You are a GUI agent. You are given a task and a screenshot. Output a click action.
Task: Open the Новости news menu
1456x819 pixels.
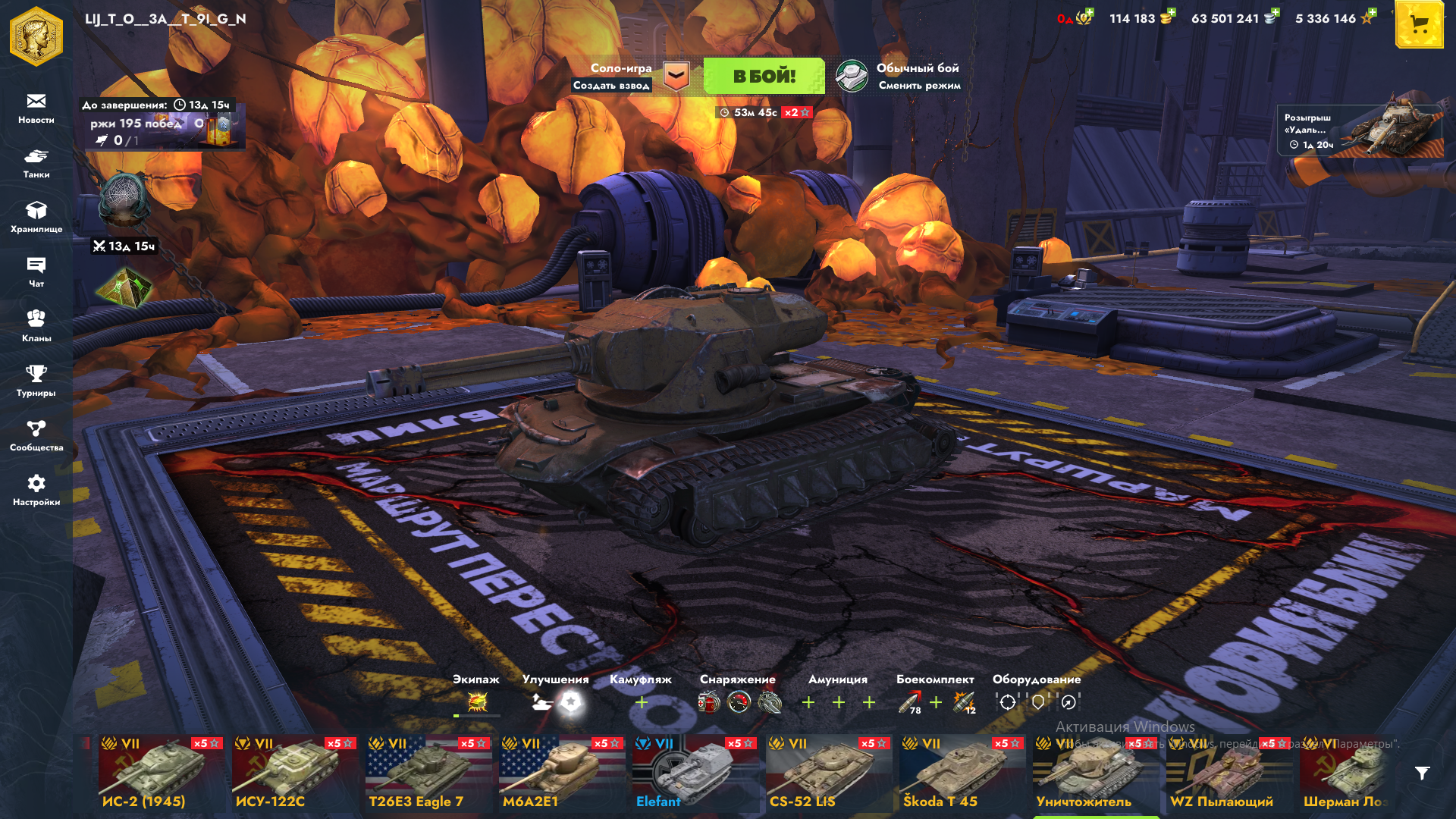point(36,108)
